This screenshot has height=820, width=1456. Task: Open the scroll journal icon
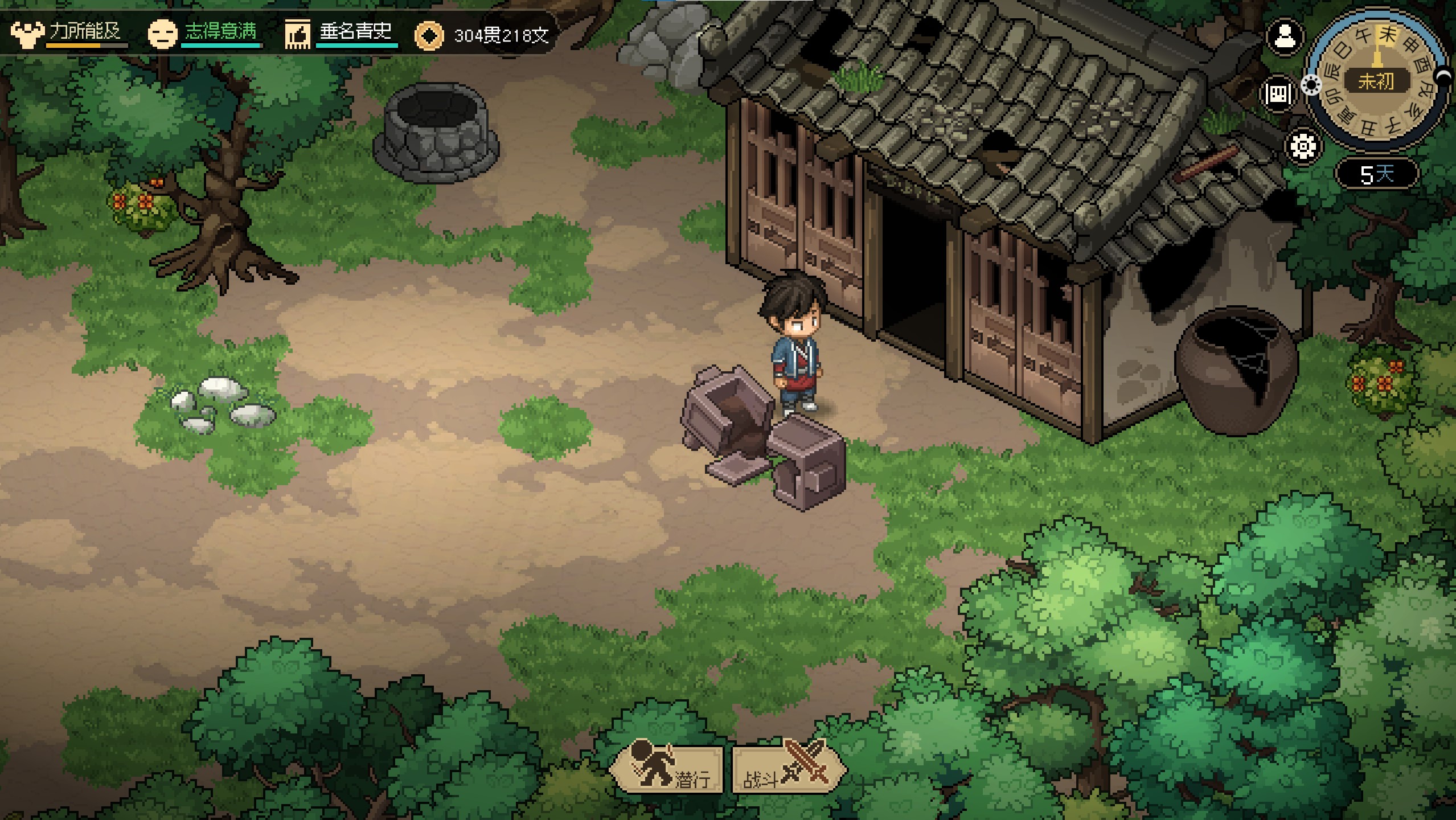(1278, 94)
